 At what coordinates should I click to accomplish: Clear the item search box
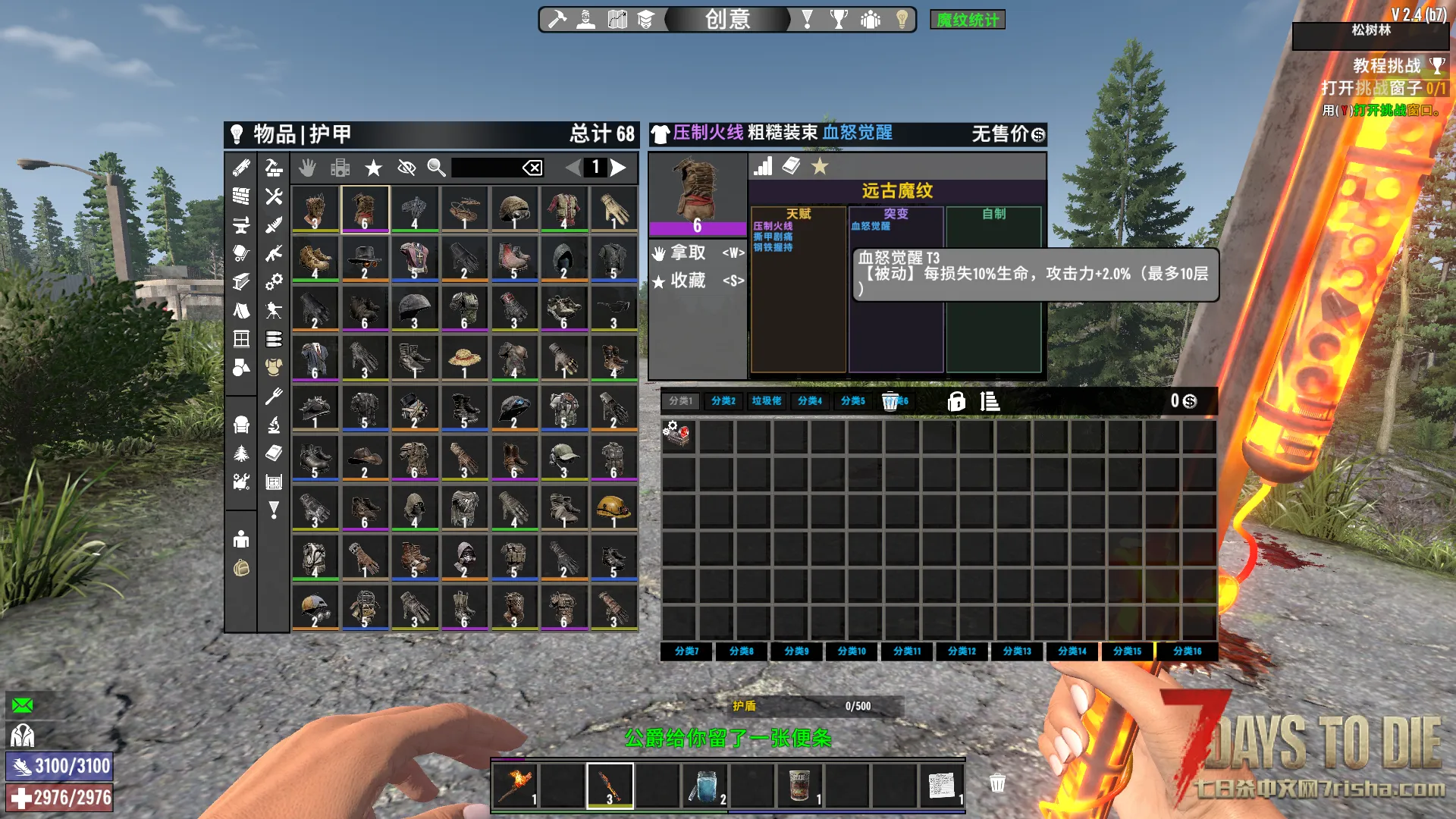[532, 168]
